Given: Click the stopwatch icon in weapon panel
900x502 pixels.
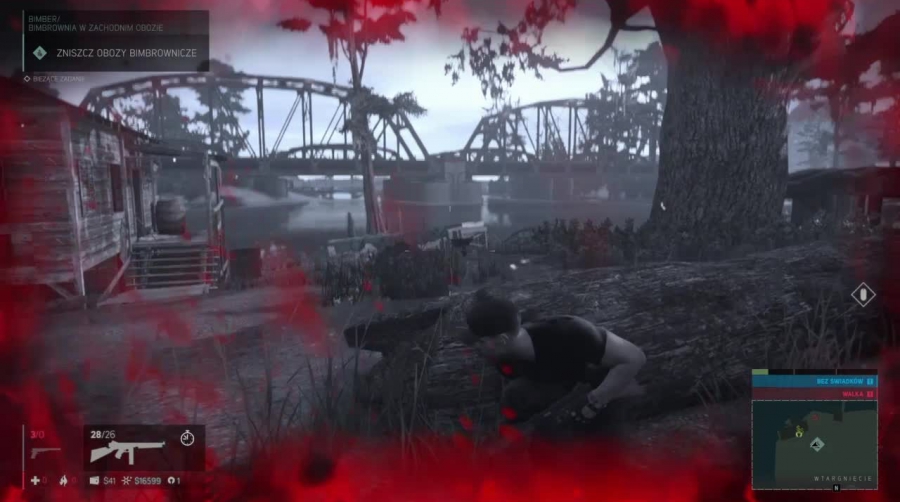Looking at the screenshot, I should coord(186,437).
